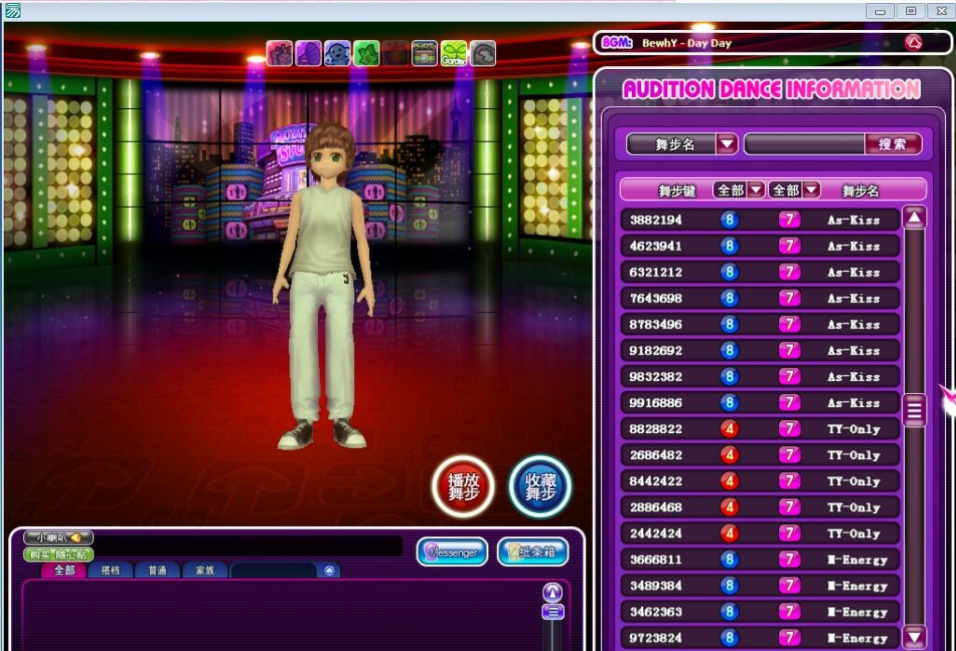Image resolution: width=956 pixels, height=651 pixels.
Task: Open the Messenger window
Action: [x=452, y=551]
